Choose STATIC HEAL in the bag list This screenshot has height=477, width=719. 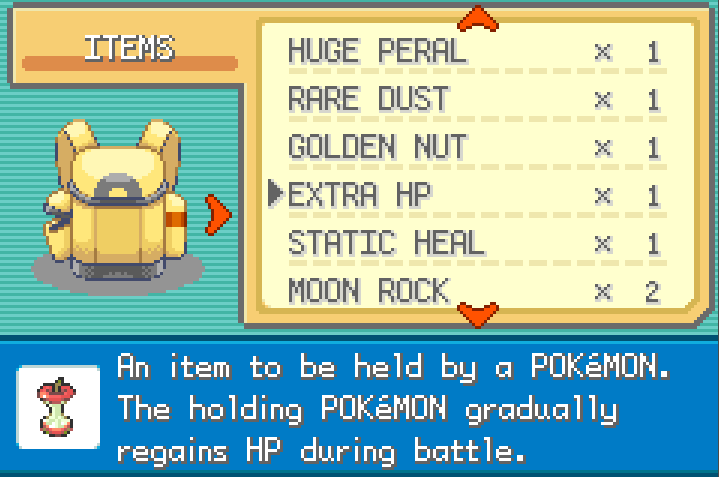[x=386, y=243]
